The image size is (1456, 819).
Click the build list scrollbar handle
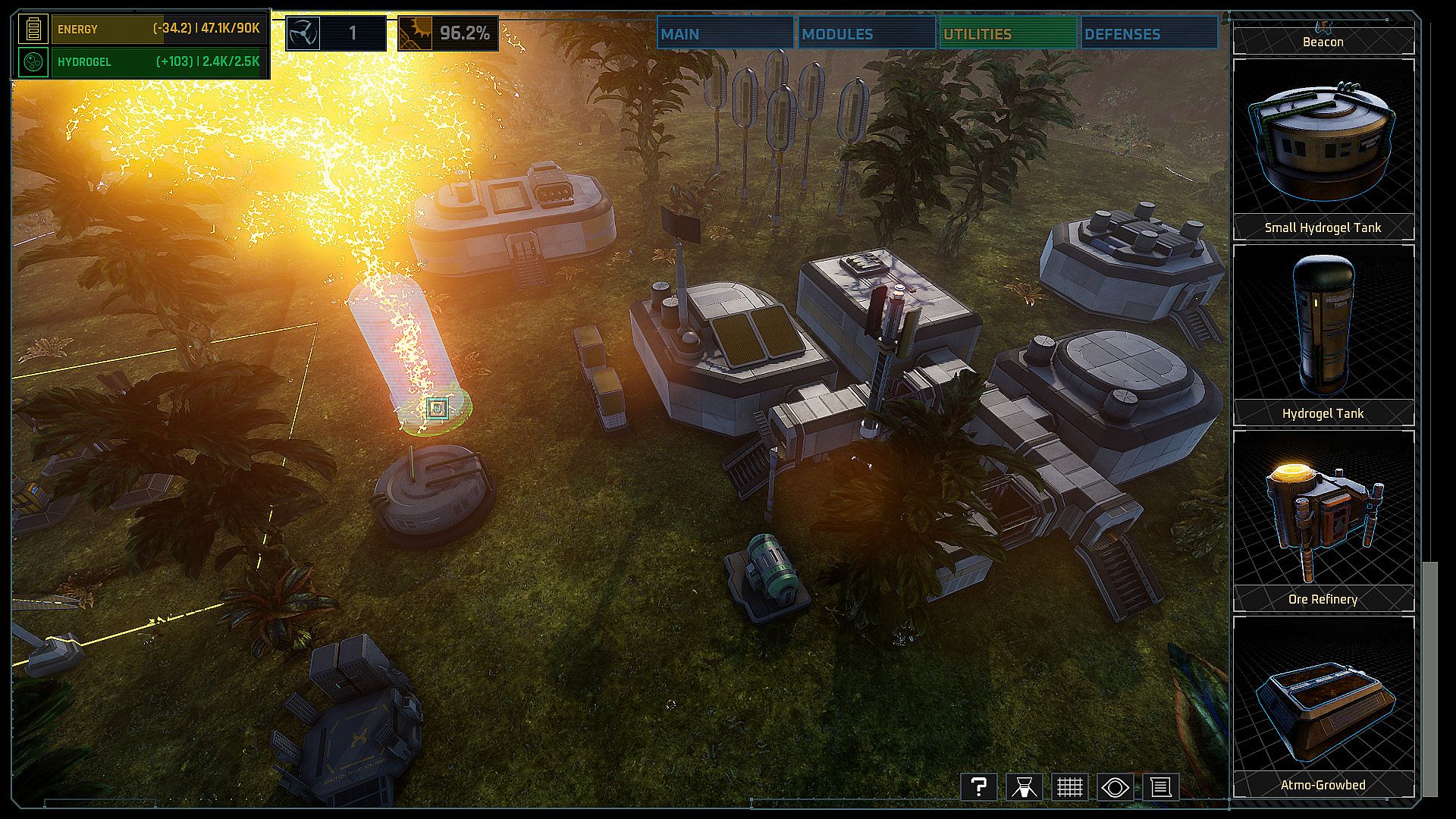1429,679
